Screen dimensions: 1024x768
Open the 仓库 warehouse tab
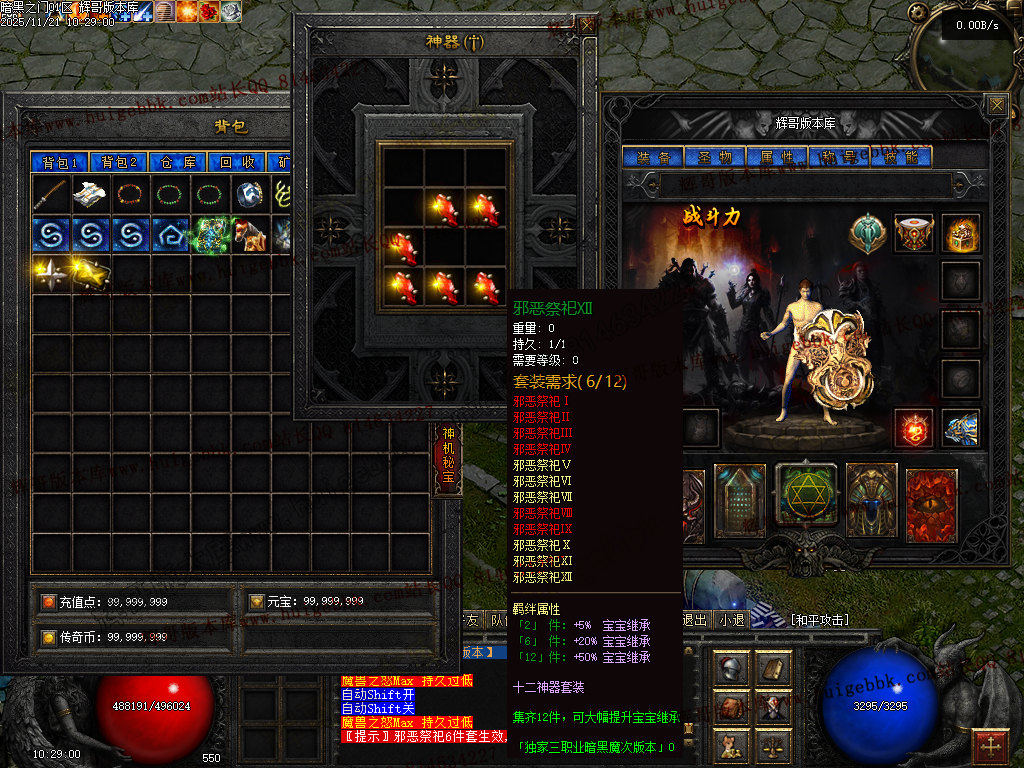179,162
